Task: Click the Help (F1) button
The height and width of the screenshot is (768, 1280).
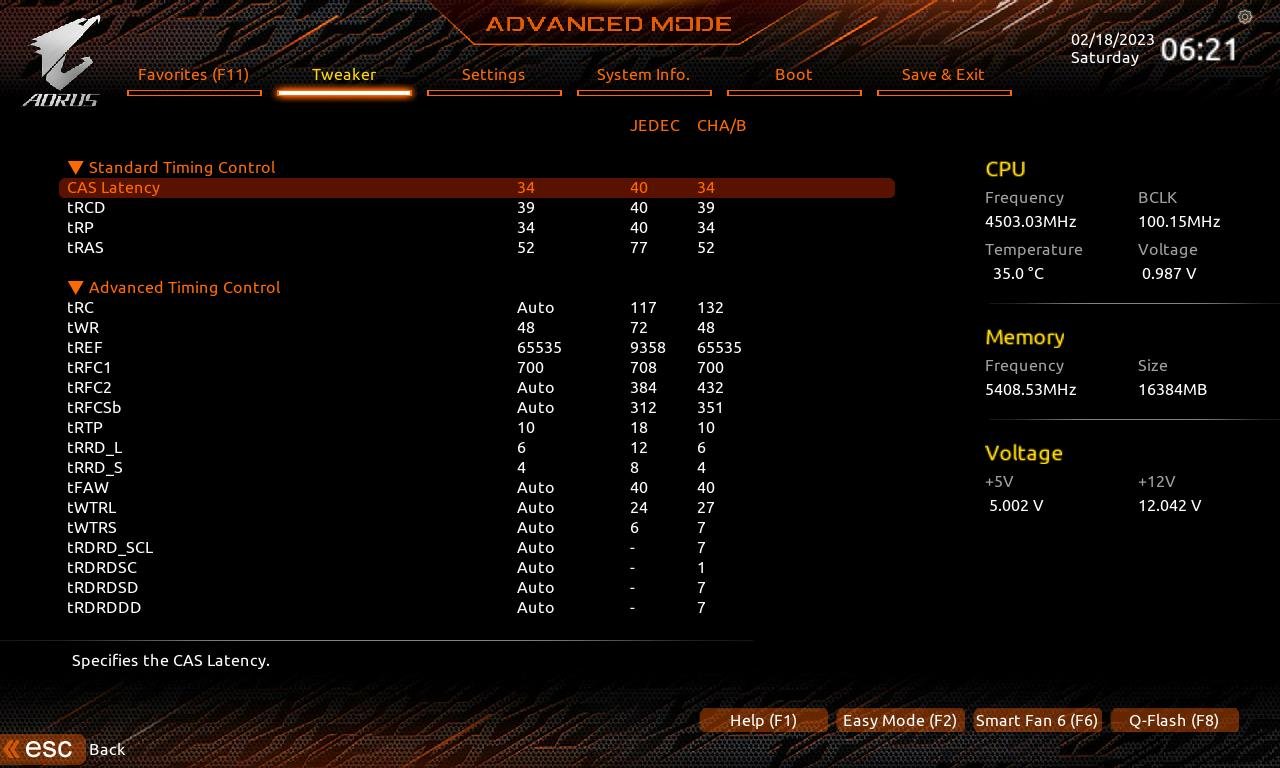Action: (x=763, y=720)
